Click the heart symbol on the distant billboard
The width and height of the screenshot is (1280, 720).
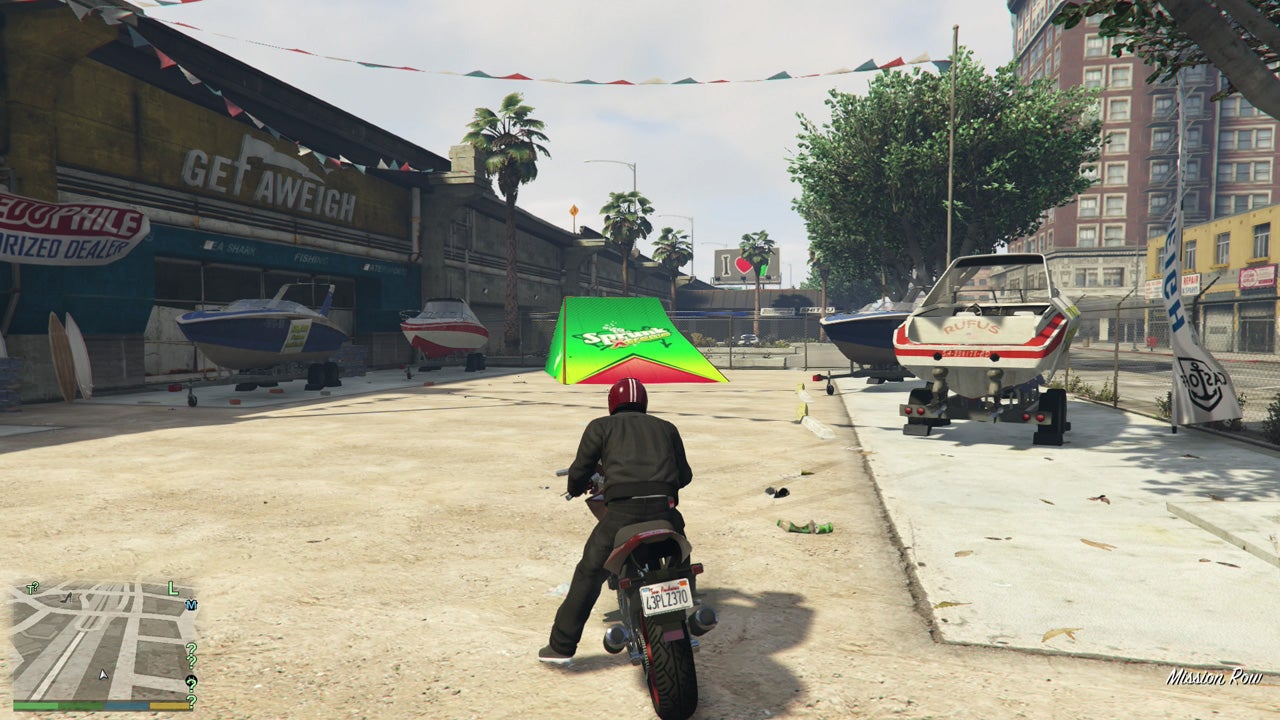pos(743,266)
